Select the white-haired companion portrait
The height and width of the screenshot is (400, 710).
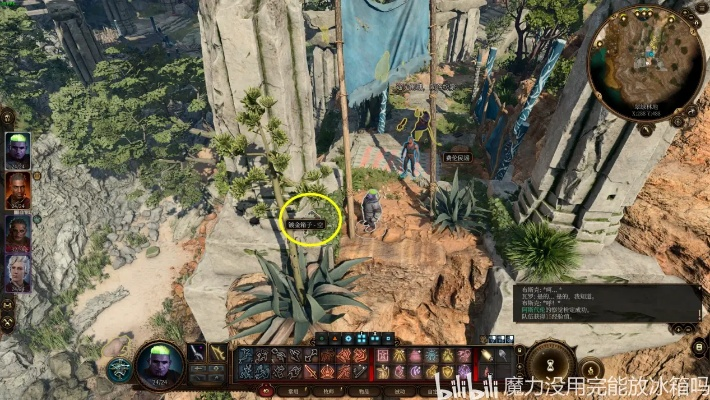[18, 272]
